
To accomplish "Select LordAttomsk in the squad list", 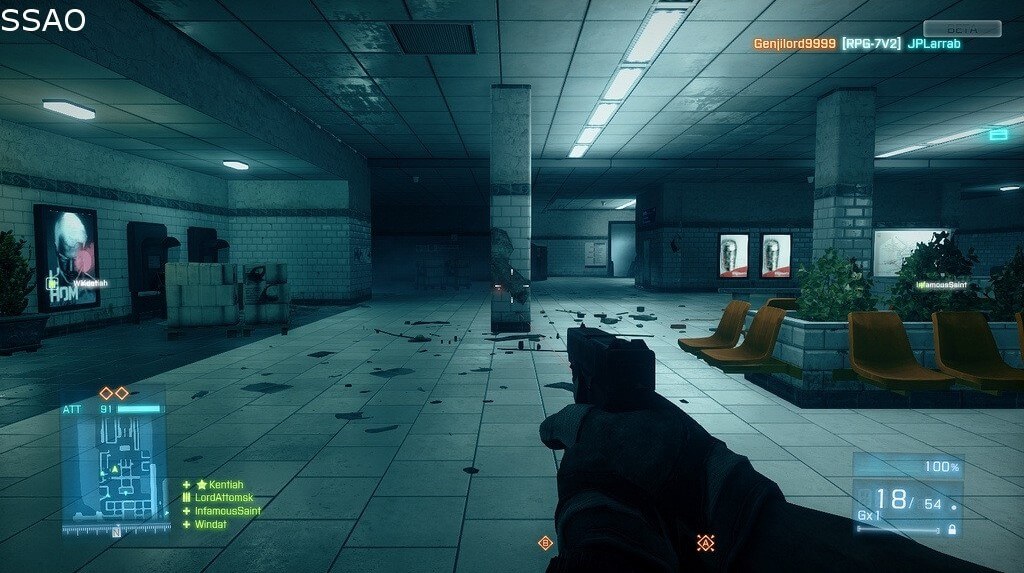I will [x=224, y=498].
